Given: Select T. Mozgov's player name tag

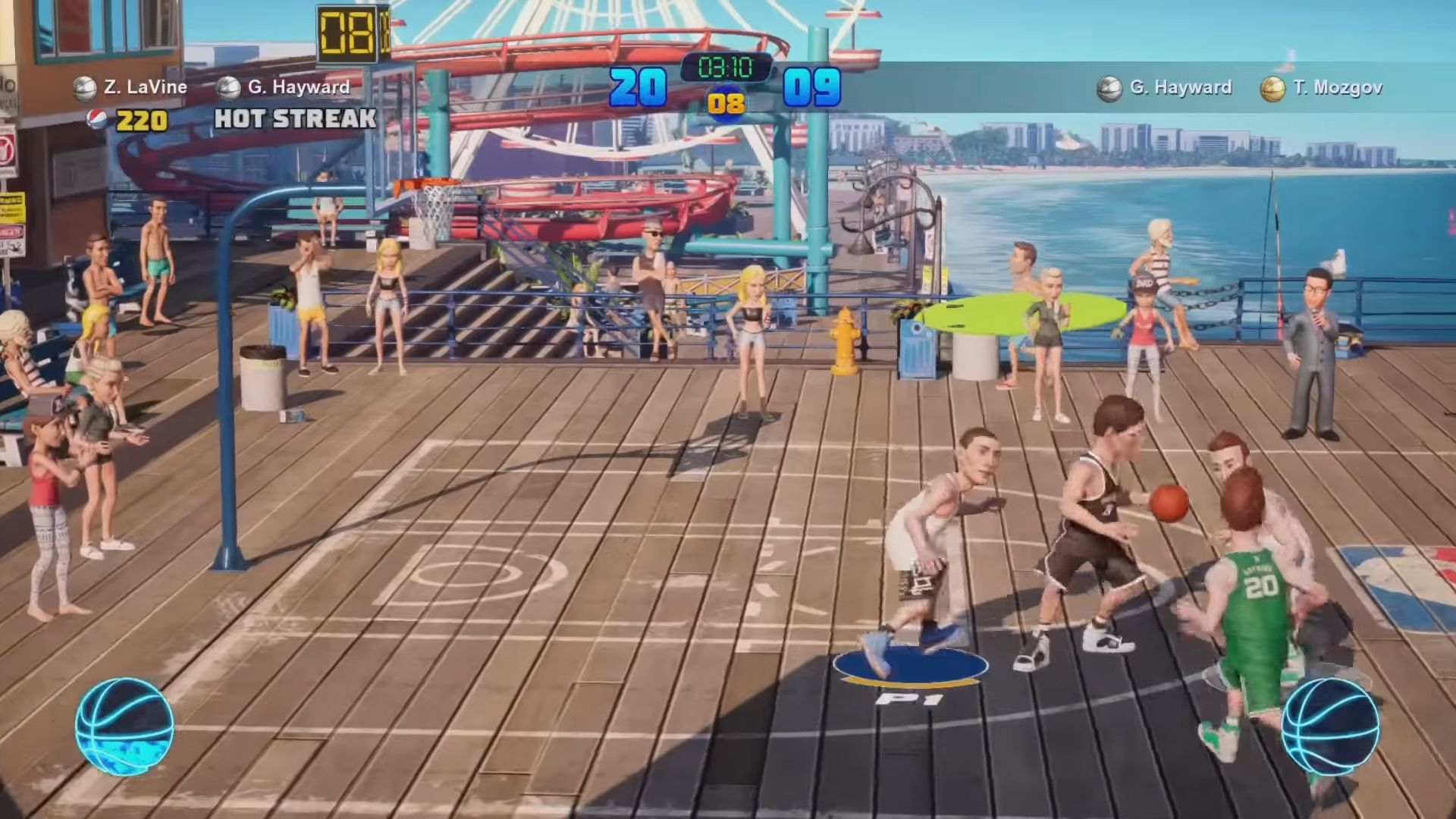Looking at the screenshot, I should [x=1337, y=88].
